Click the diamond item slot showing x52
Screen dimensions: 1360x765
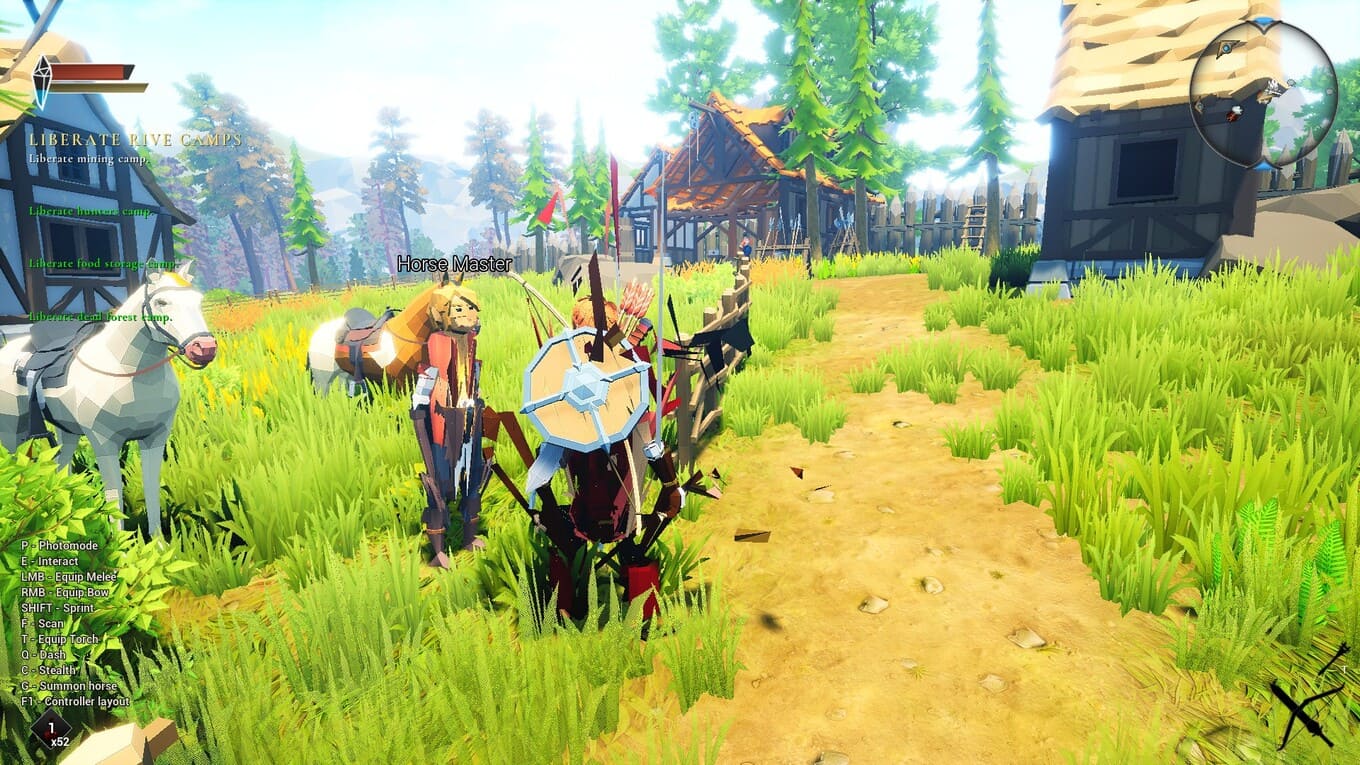click(x=52, y=728)
